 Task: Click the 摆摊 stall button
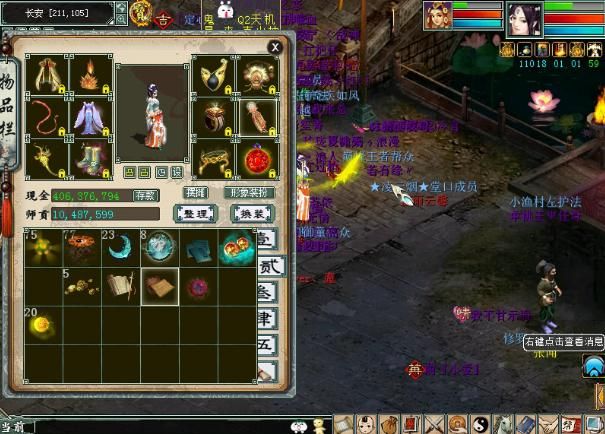pyautogui.click(x=197, y=192)
